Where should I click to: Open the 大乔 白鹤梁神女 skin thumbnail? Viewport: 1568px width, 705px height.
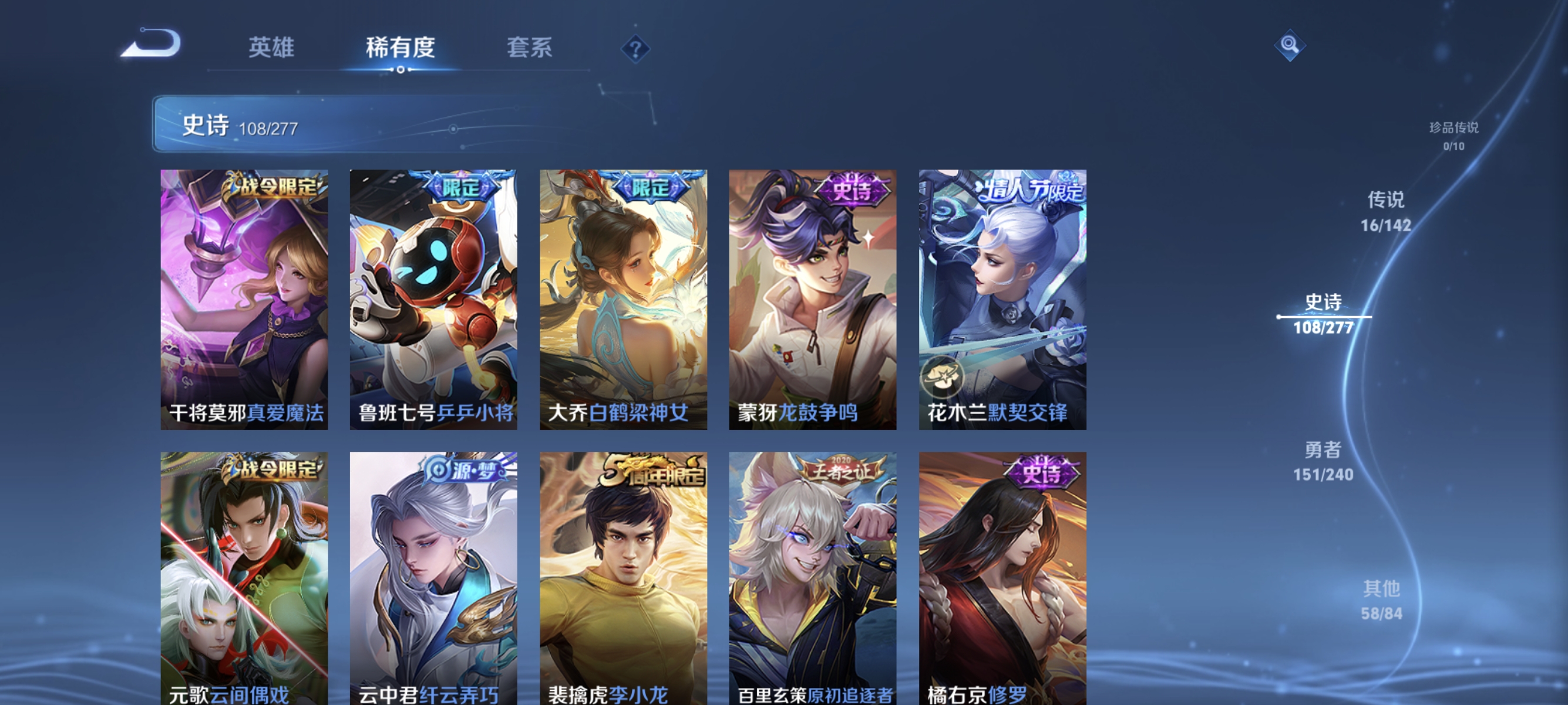coord(623,298)
